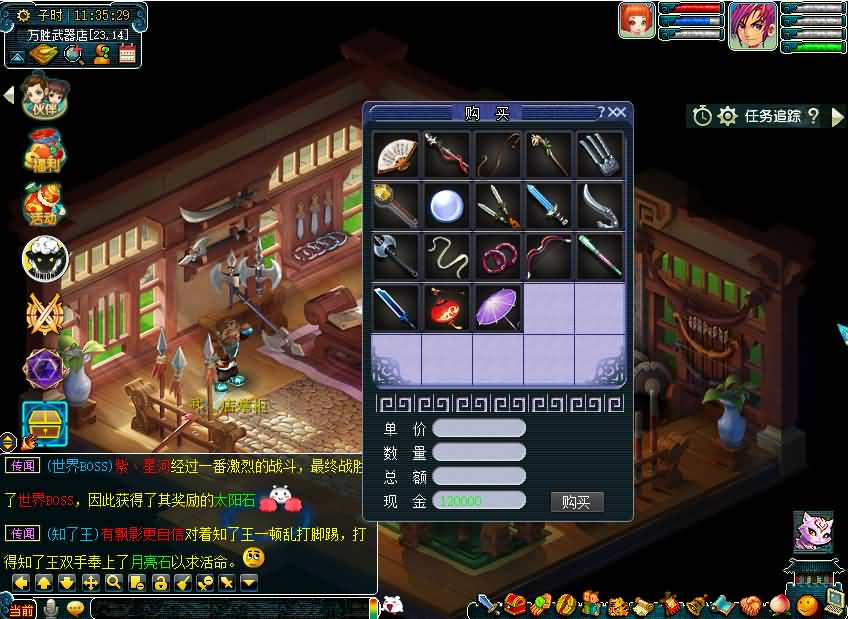Open the purple-haired character portrait
This screenshot has height=619, width=848.
pyautogui.click(x=752, y=26)
